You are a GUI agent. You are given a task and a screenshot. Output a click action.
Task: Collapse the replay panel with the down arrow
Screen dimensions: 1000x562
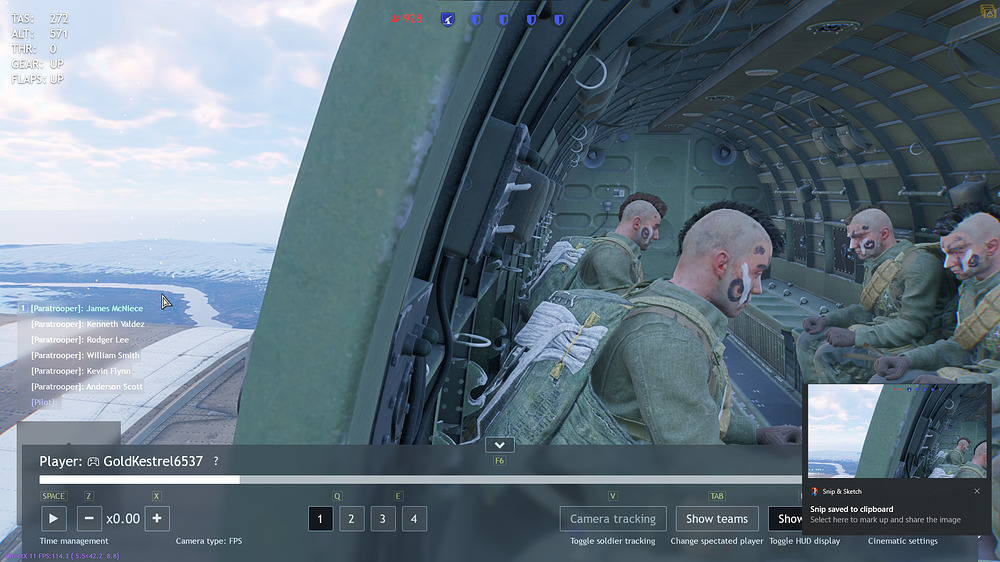pos(498,445)
